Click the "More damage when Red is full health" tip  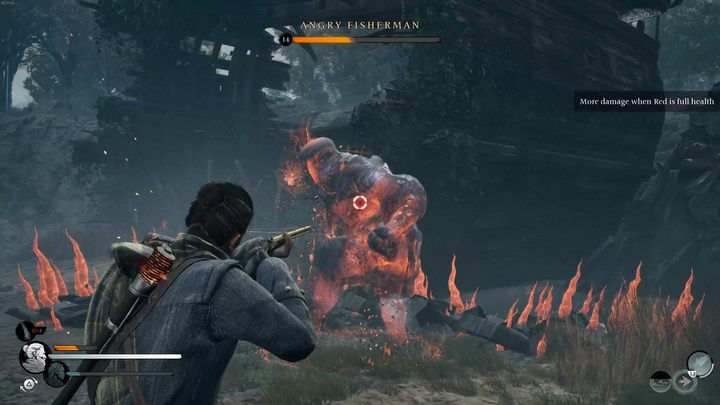(x=643, y=101)
